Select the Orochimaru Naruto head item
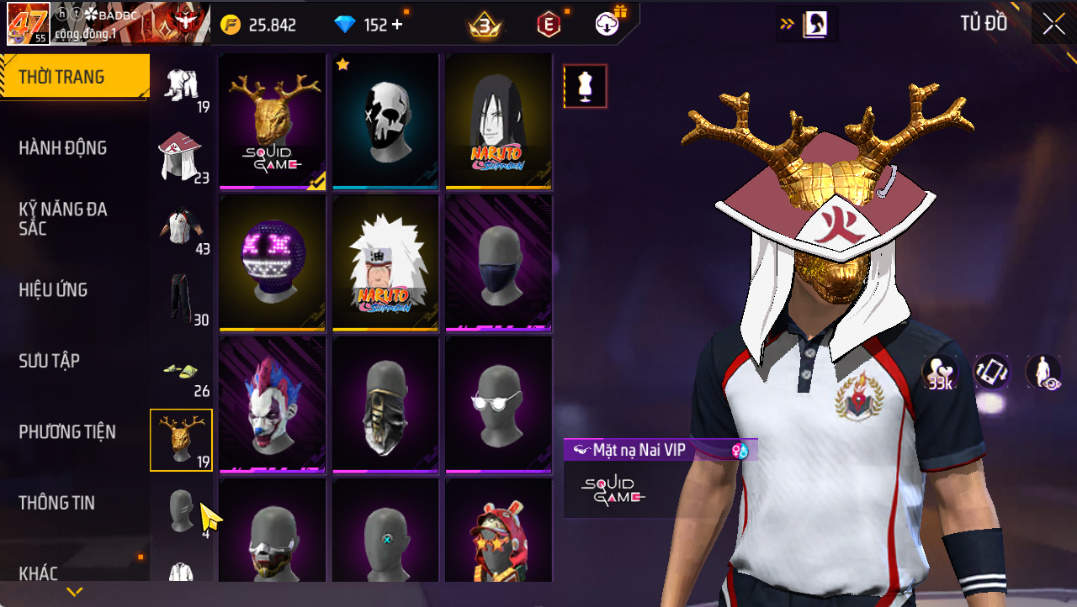Screen dimensions: 1077x607 (499, 120)
